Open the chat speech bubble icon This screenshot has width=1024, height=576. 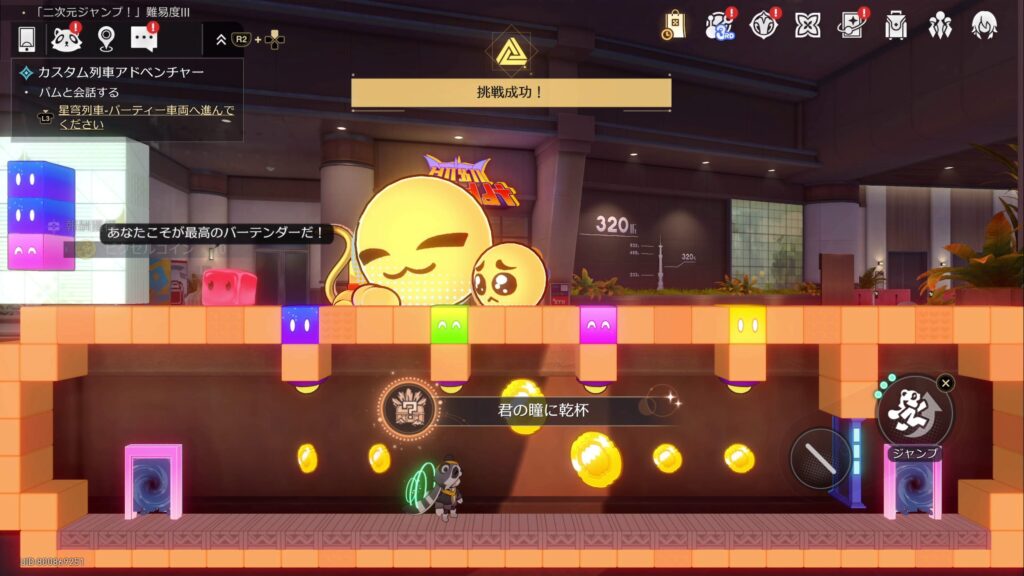[145, 39]
